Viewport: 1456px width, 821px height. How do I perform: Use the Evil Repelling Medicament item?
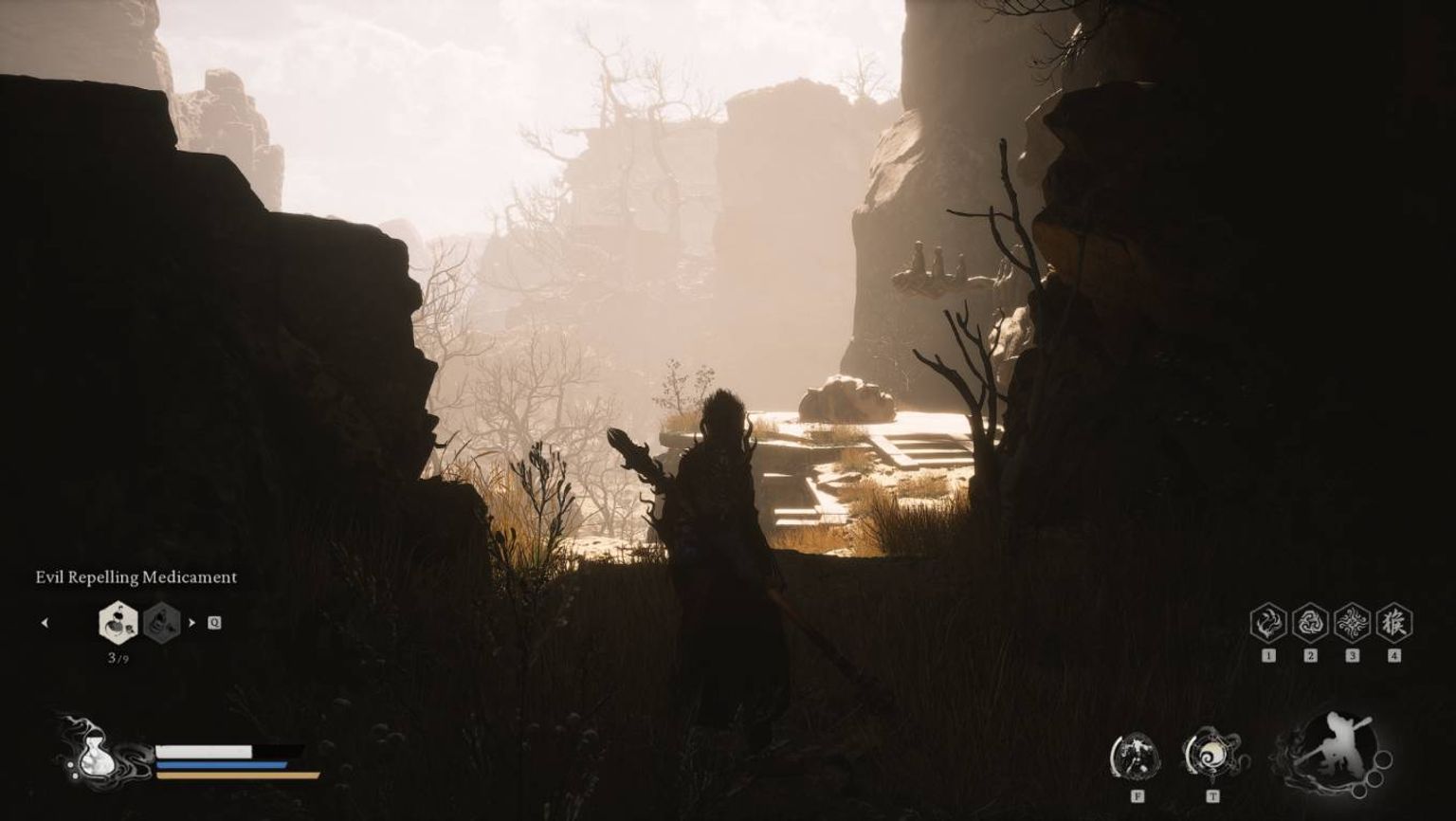click(118, 623)
